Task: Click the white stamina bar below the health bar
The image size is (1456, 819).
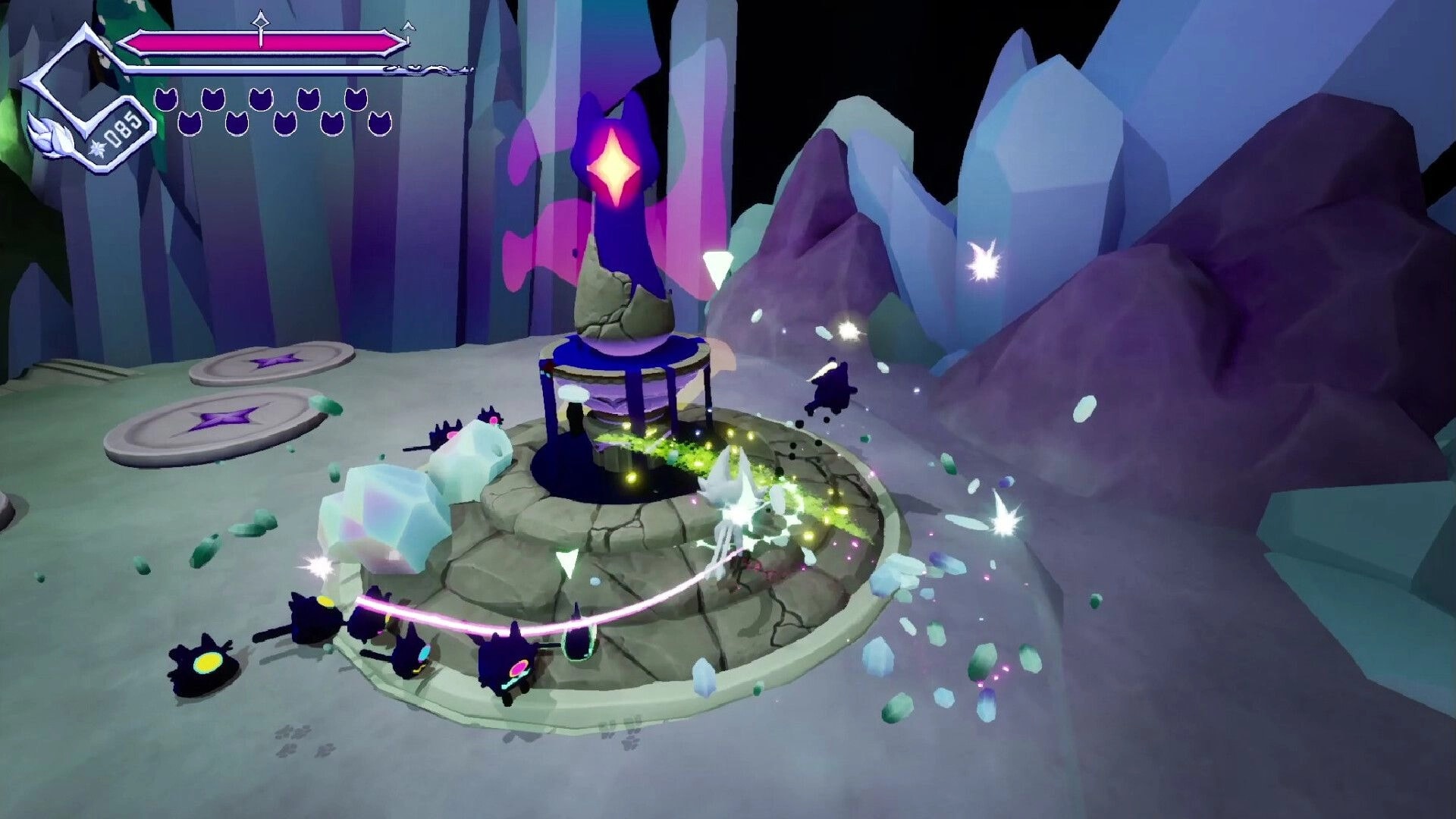Action: pos(265,68)
